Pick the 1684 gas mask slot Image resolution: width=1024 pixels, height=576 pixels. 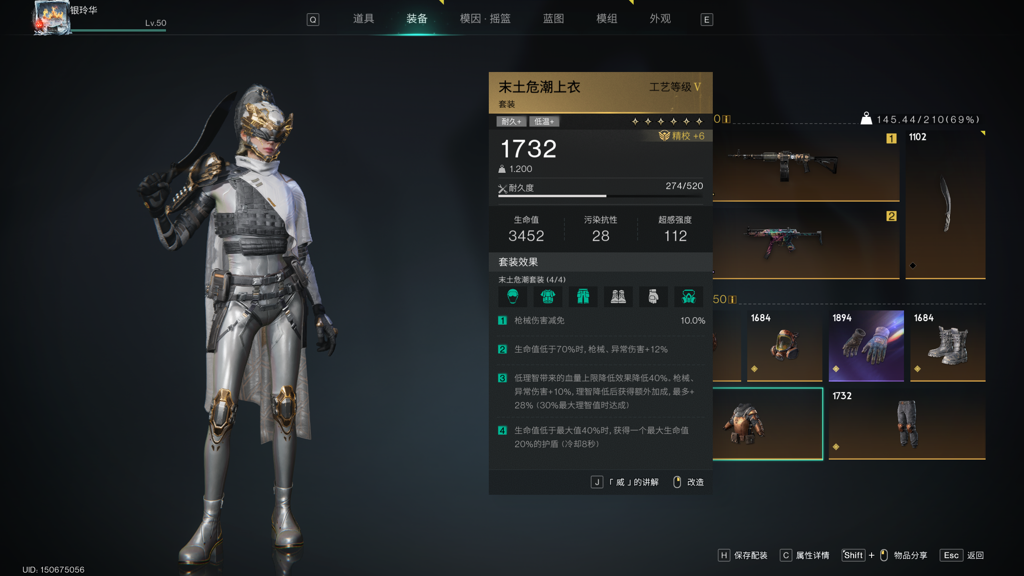[x=783, y=346]
